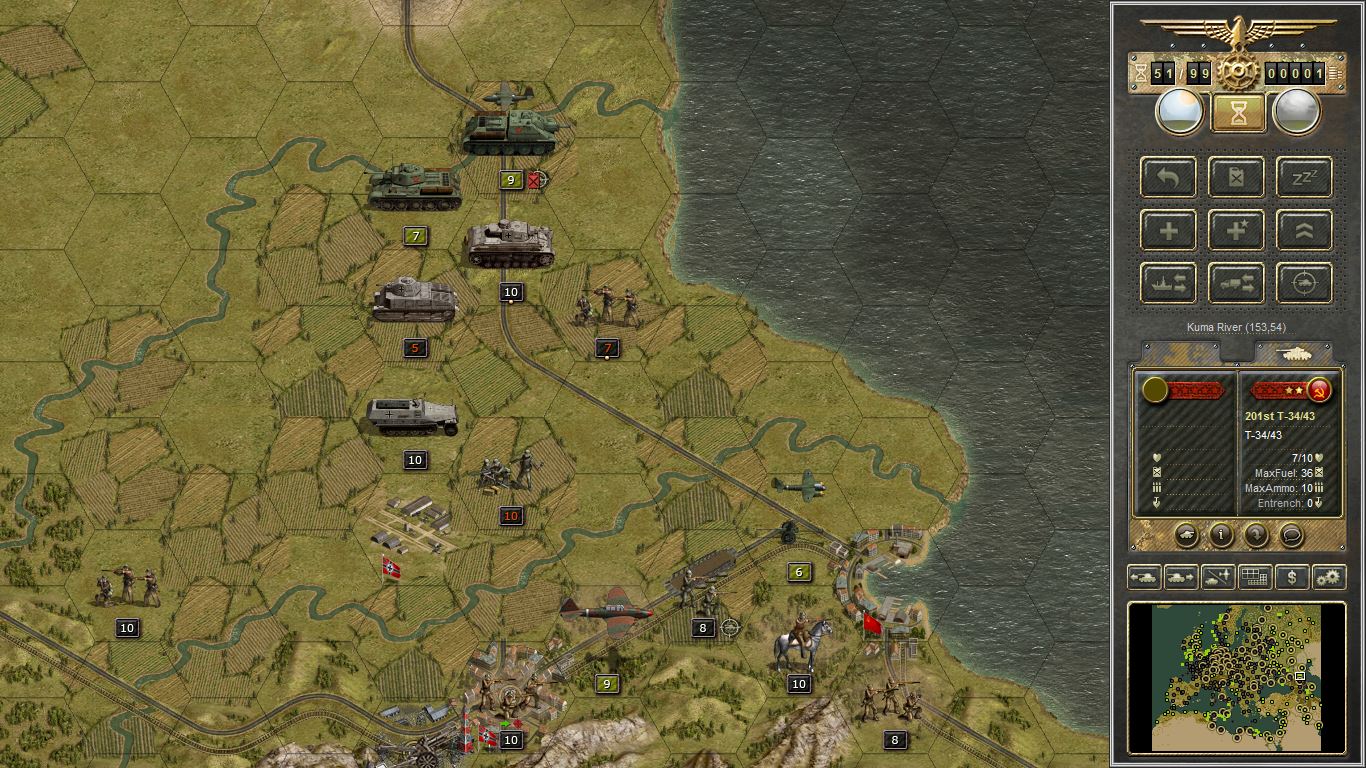Open the purchase screen with dollar button
The height and width of the screenshot is (768, 1366).
(x=1292, y=577)
